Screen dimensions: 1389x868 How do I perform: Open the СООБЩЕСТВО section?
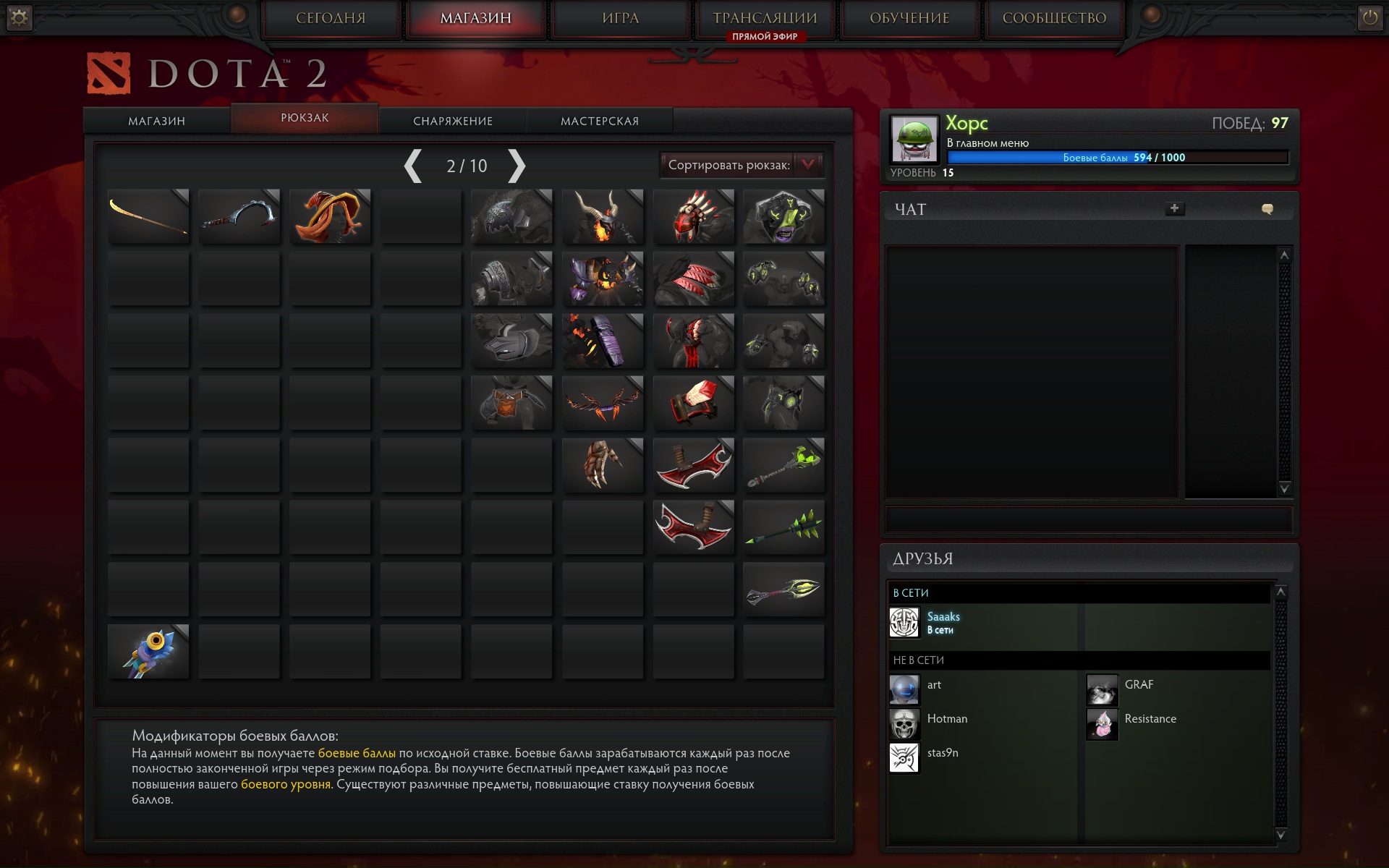click(x=1054, y=18)
